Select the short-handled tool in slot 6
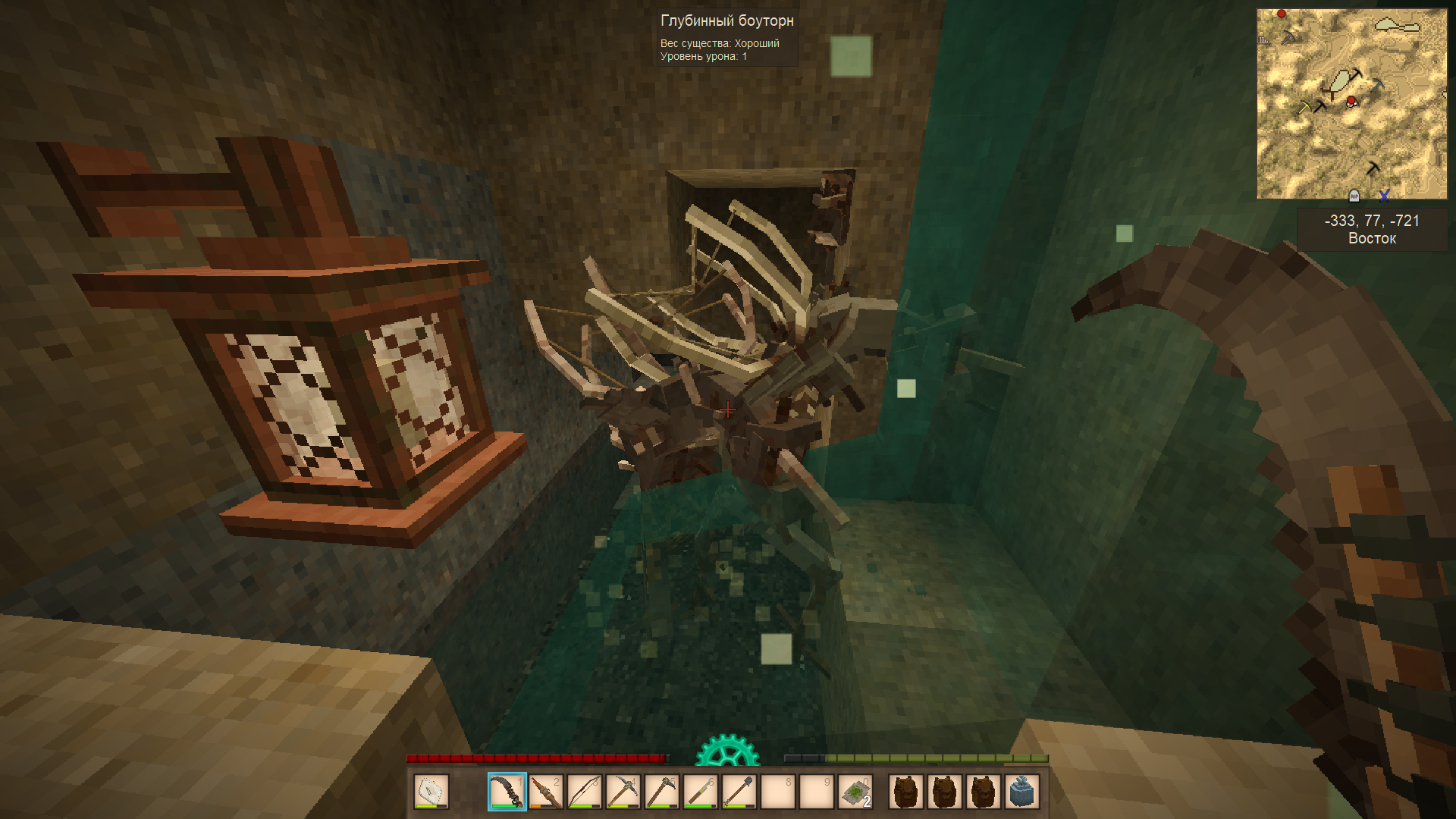1456x819 pixels. [x=701, y=792]
